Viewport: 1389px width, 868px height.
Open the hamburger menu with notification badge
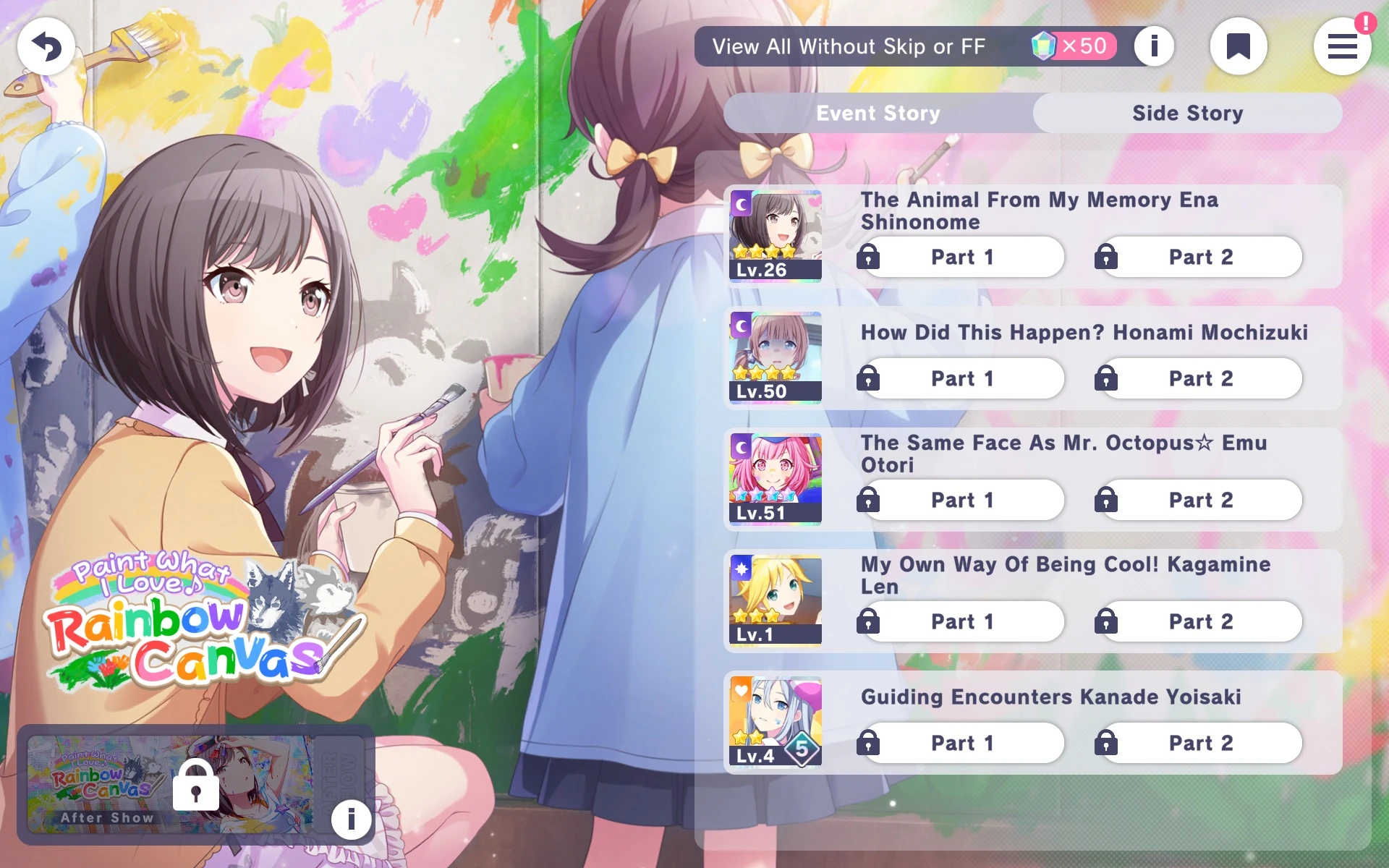(x=1343, y=46)
